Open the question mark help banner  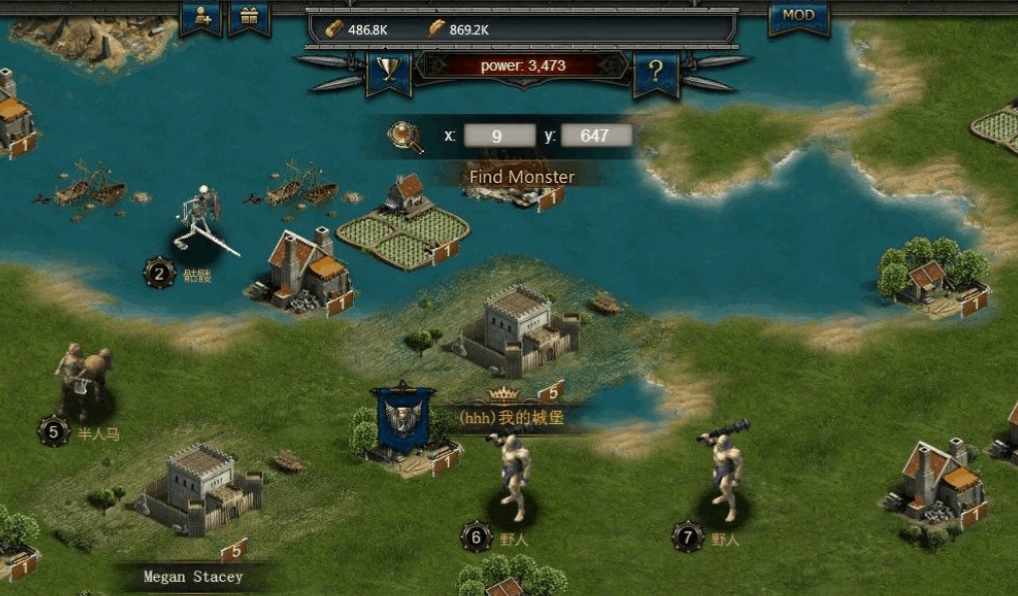[x=656, y=72]
